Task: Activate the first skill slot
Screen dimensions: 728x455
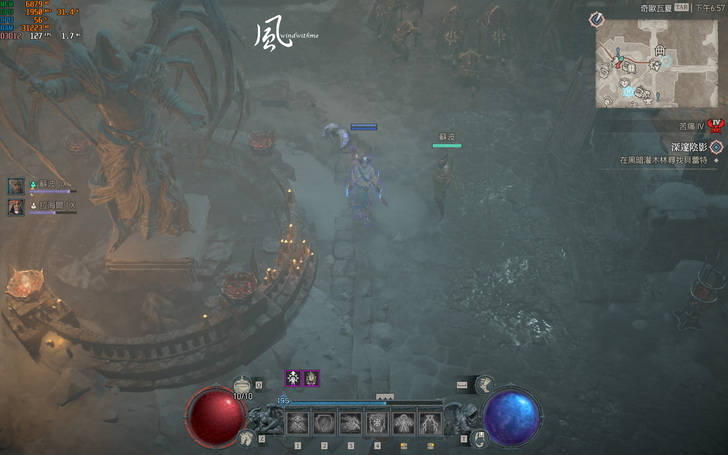Action: click(298, 423)
